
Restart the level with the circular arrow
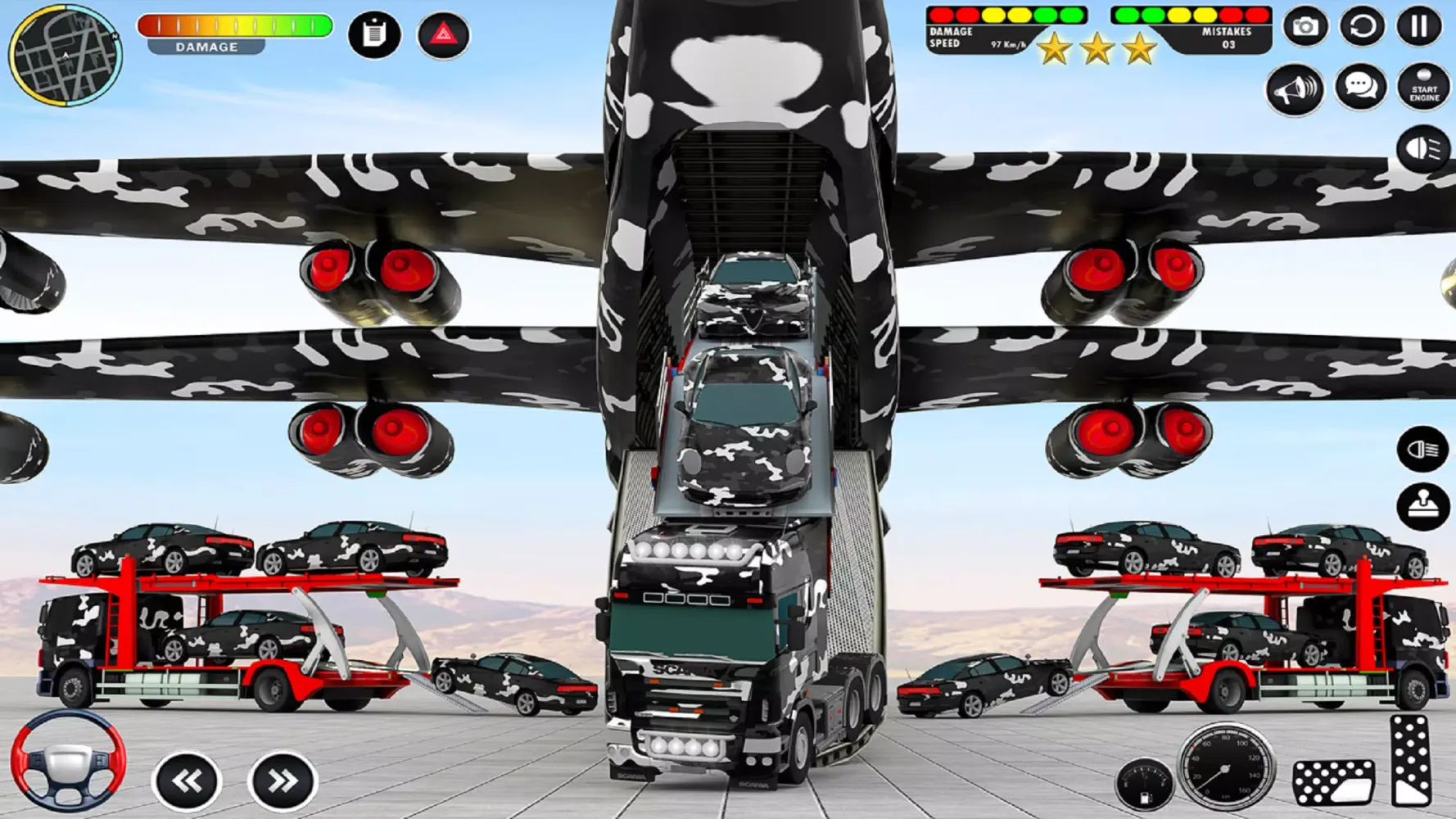coord(1362,26)
